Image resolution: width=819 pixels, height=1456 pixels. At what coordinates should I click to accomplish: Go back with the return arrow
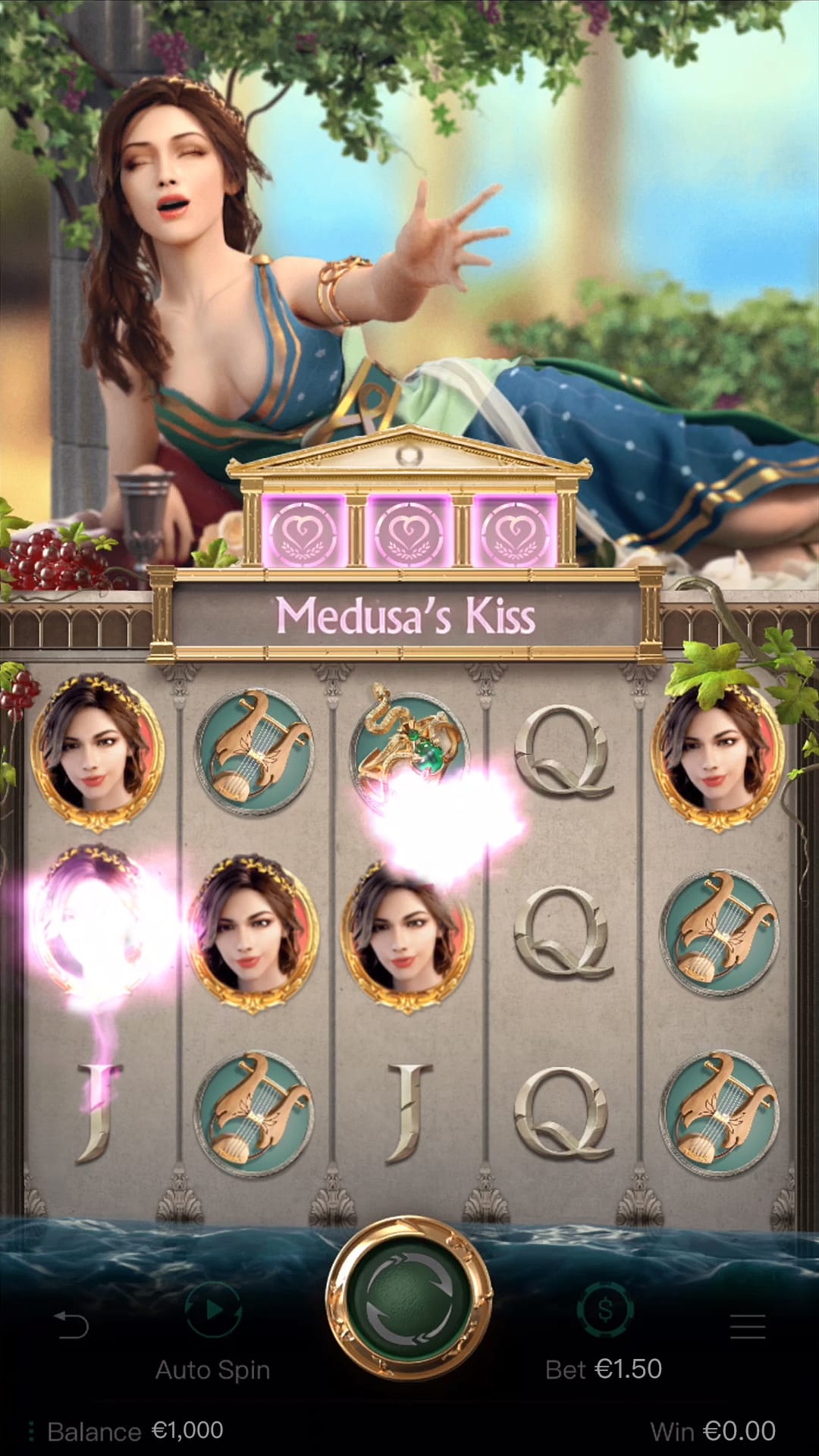[x=72, y=1325]
